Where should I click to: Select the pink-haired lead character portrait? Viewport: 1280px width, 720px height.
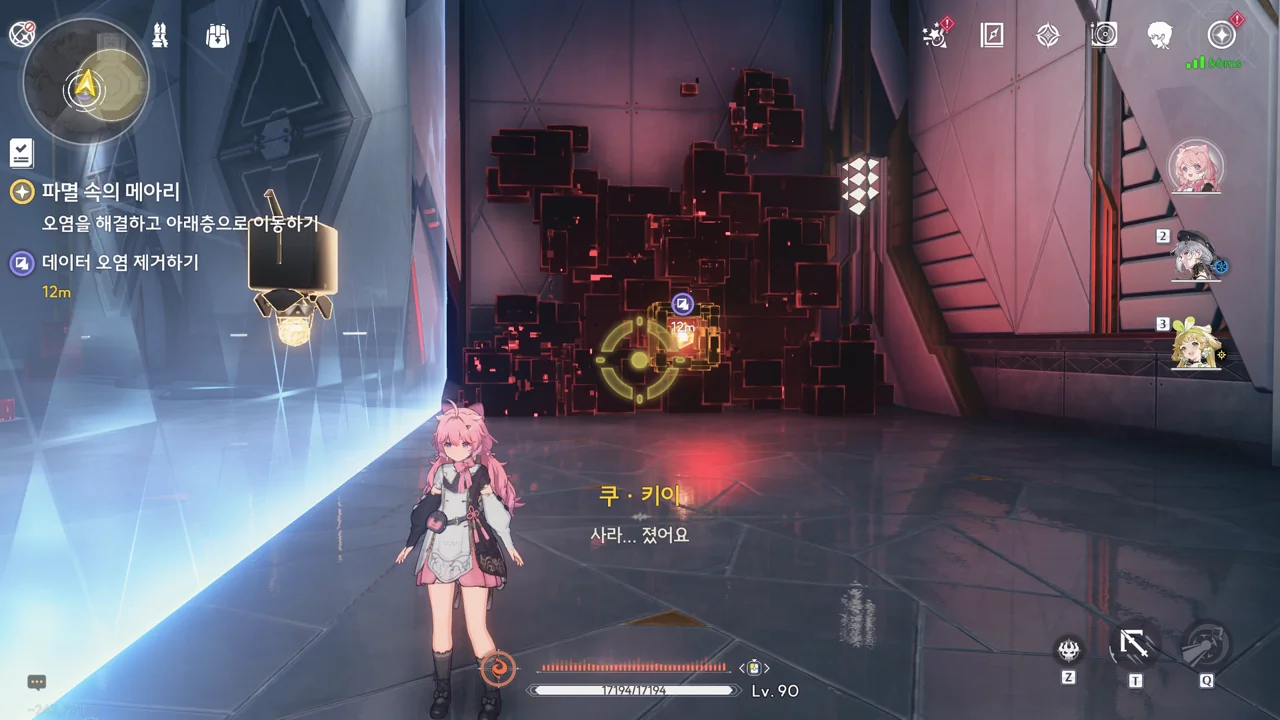coord(1195,166)
